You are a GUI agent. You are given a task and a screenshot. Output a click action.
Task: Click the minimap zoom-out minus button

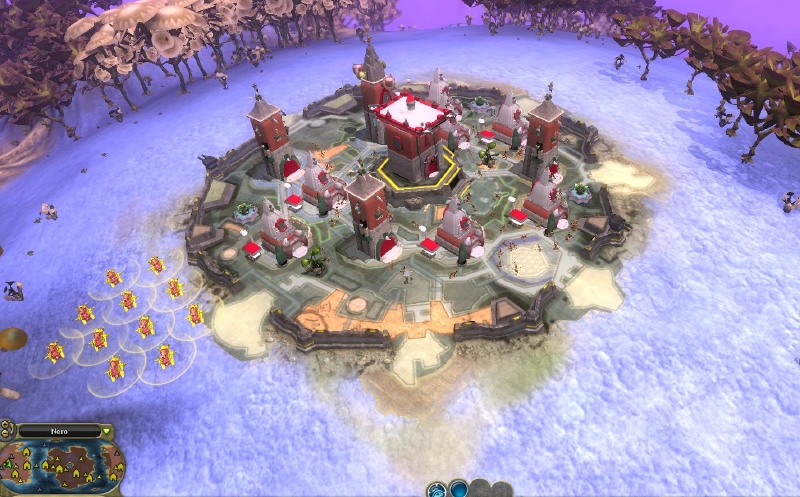click(5, 433)
